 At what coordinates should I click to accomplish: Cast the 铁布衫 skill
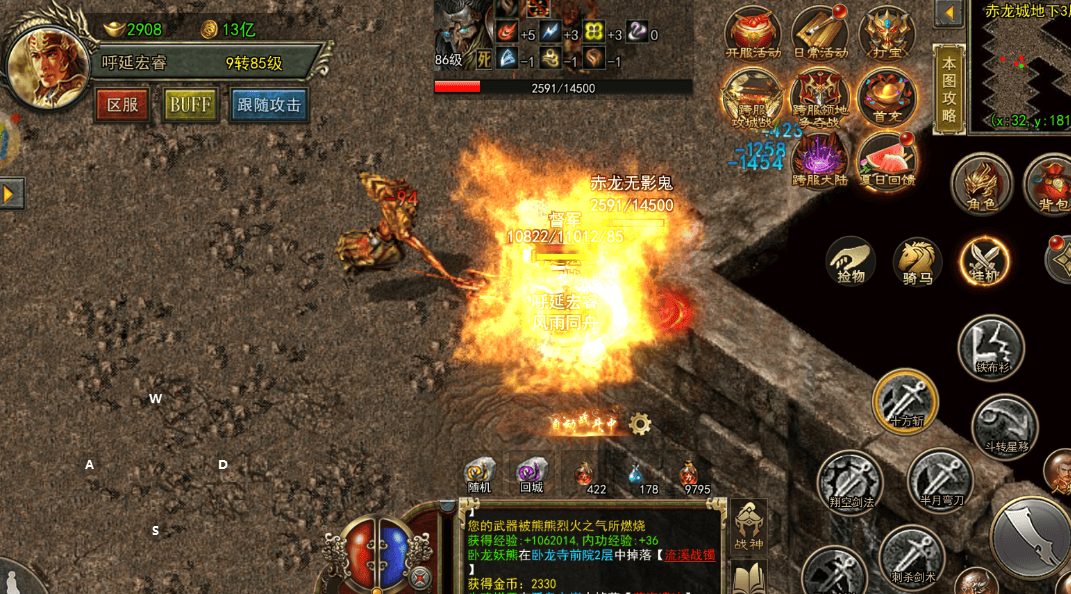point(991,348)
